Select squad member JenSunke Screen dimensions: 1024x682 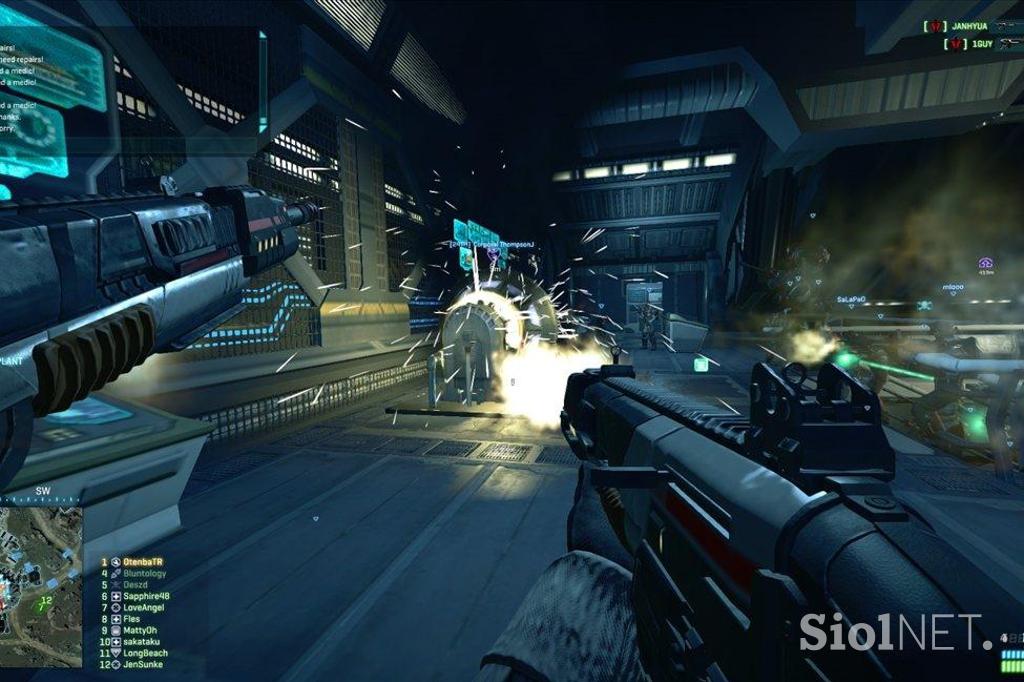coord(143,664)
